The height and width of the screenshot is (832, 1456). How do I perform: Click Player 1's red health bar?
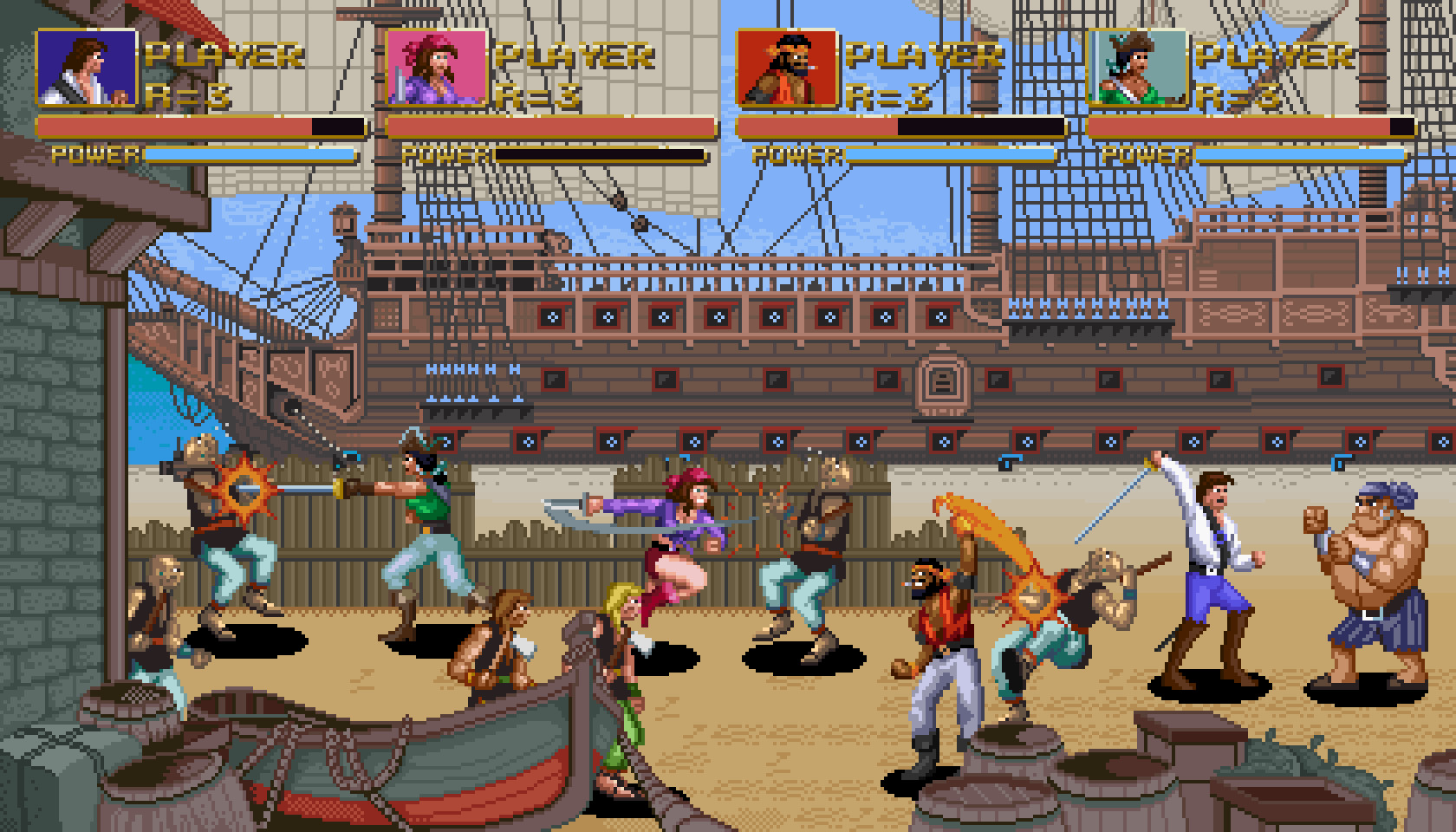[x=173, y=128]
